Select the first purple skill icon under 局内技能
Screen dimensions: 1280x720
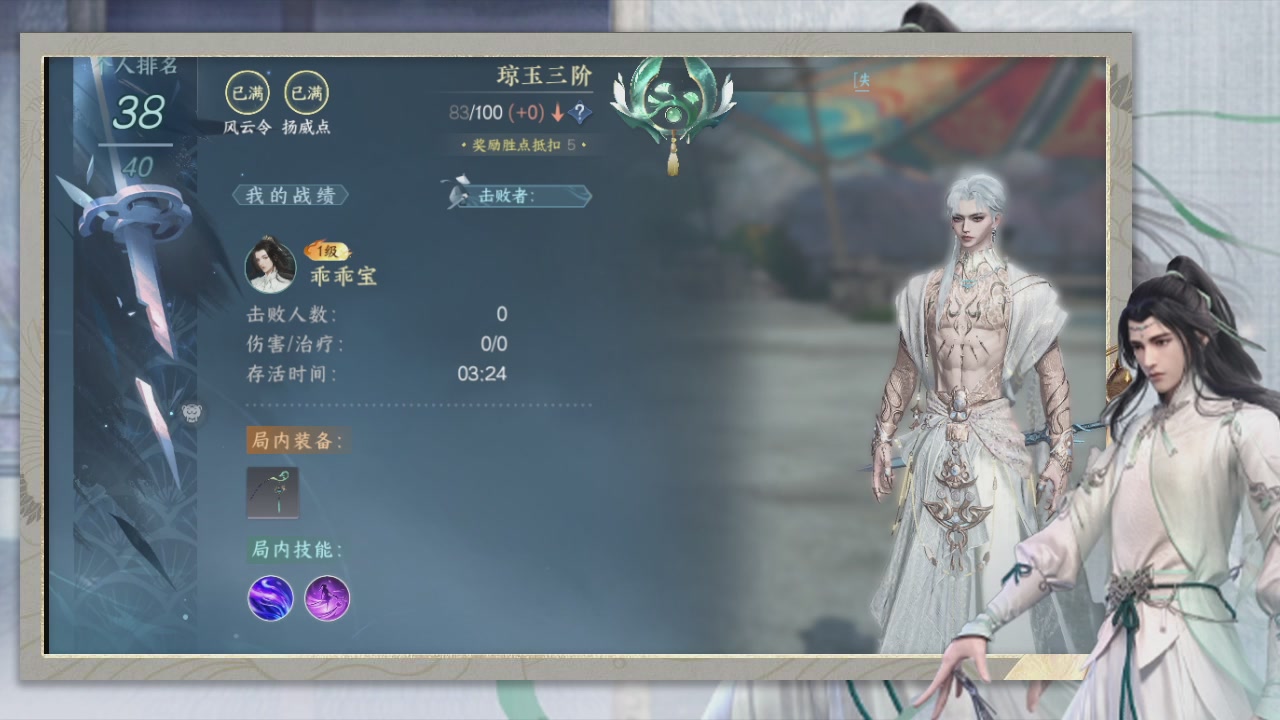coord(270,600)
